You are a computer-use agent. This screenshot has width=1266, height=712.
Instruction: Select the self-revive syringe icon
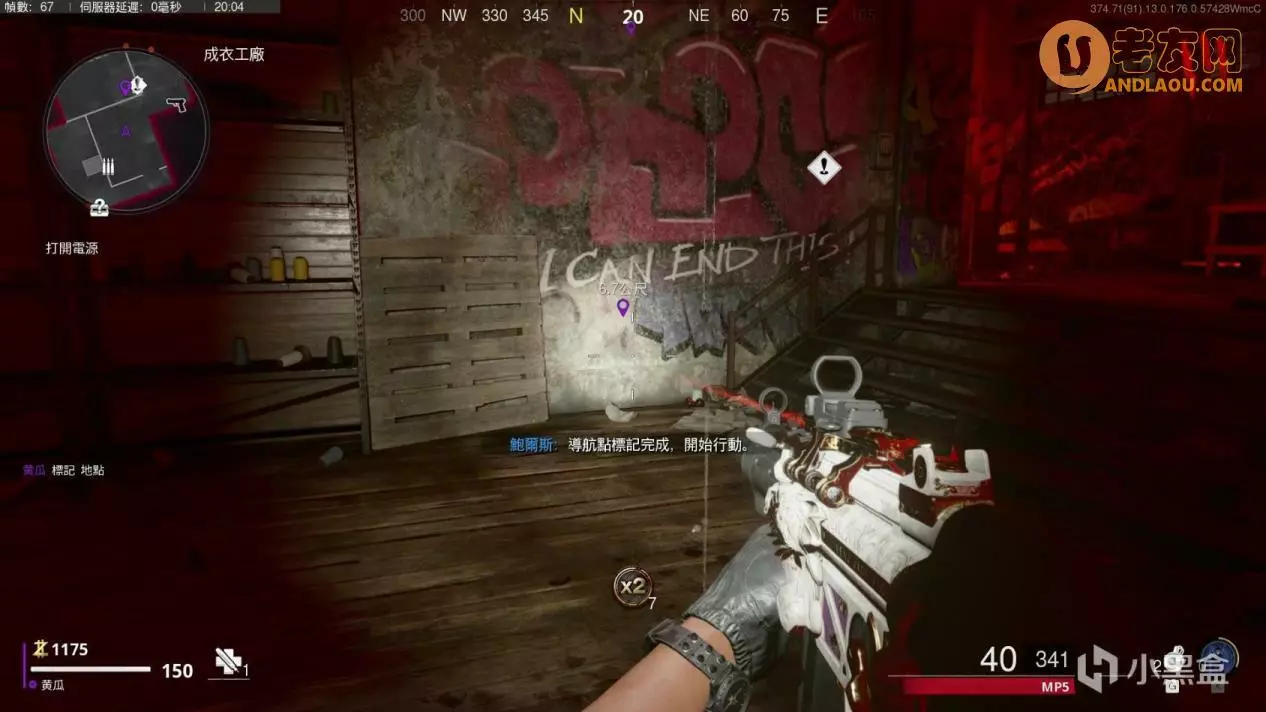(227, 661)
